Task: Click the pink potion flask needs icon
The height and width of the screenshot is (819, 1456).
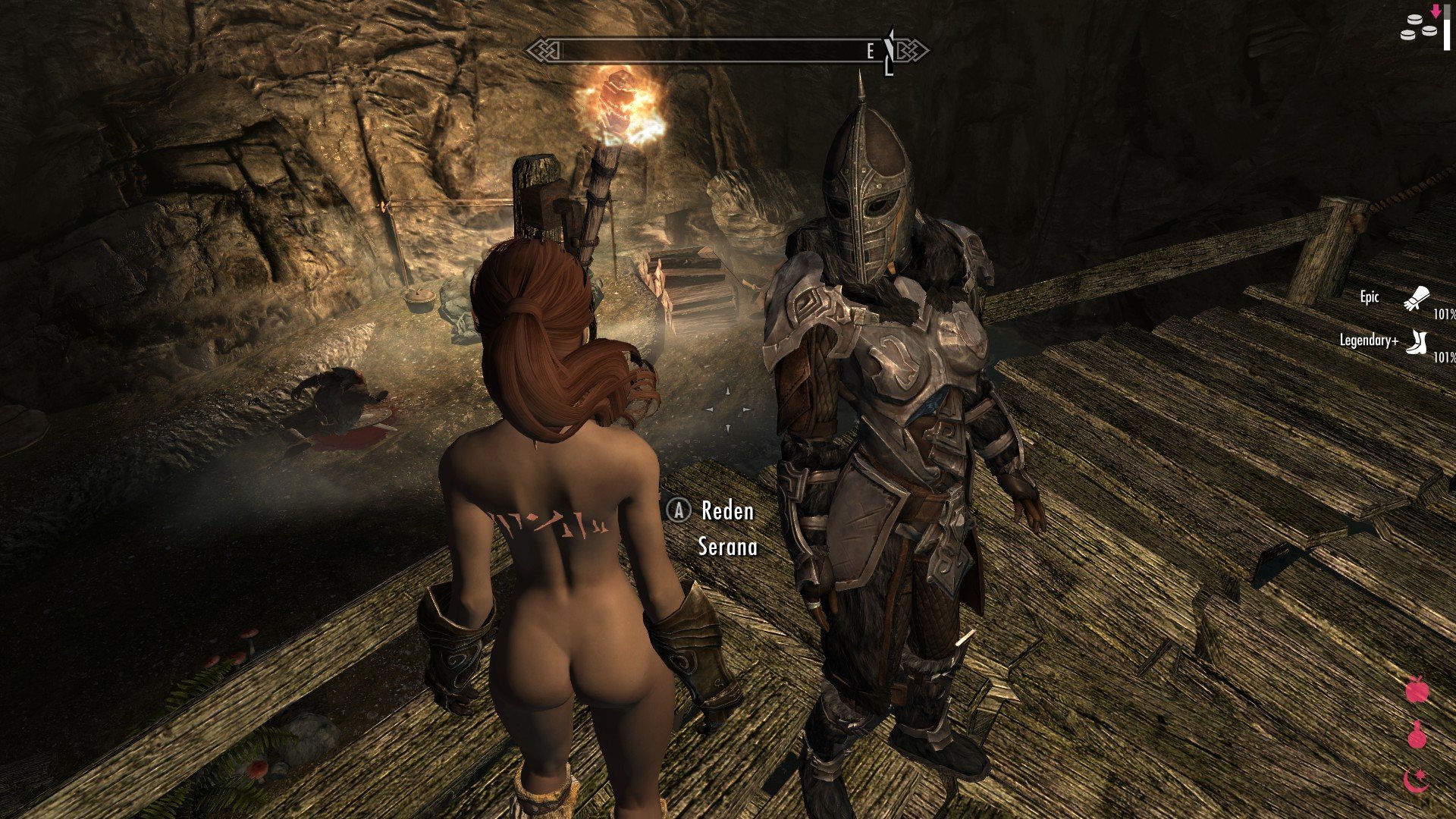Action: (x=1417, y=734)
